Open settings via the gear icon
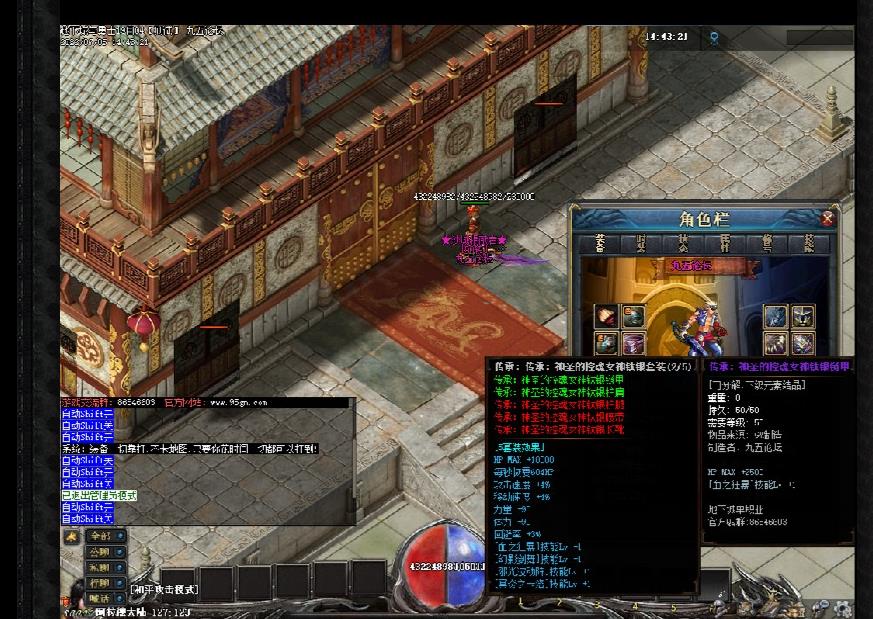873x619 pixels. tap(842, 607)
